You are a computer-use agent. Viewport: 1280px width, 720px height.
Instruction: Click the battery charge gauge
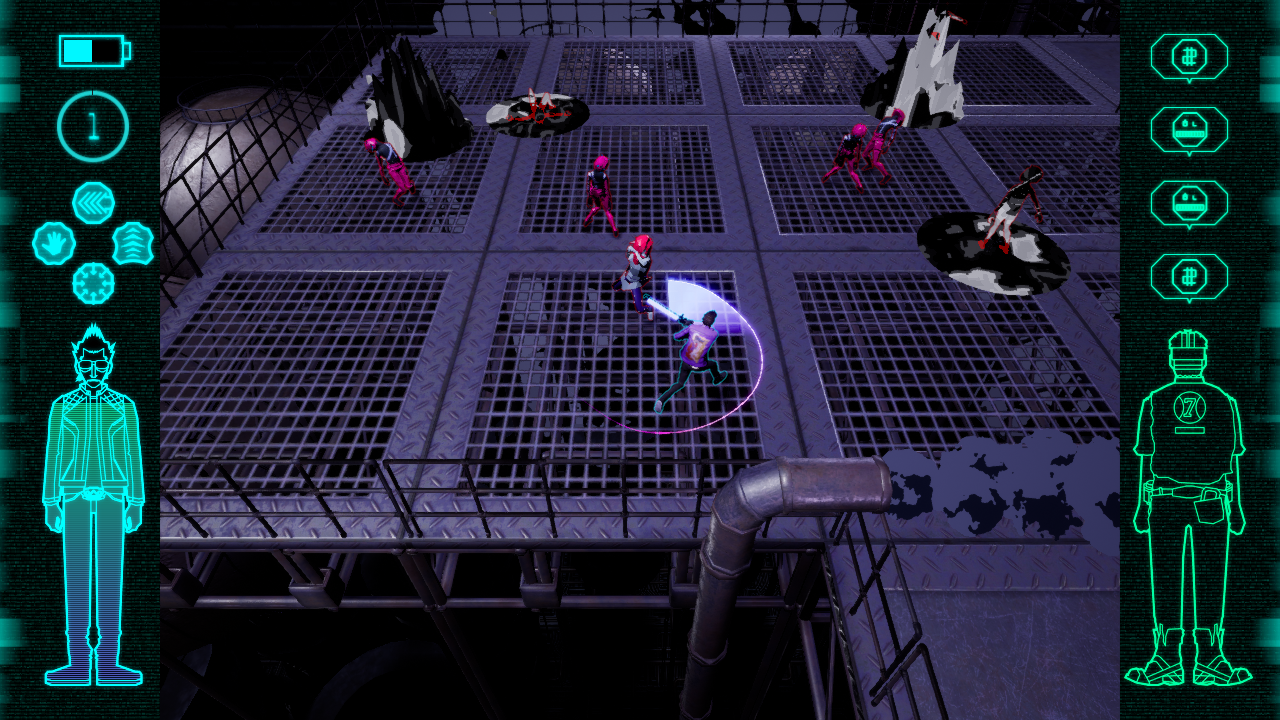[x=92, y=50]
